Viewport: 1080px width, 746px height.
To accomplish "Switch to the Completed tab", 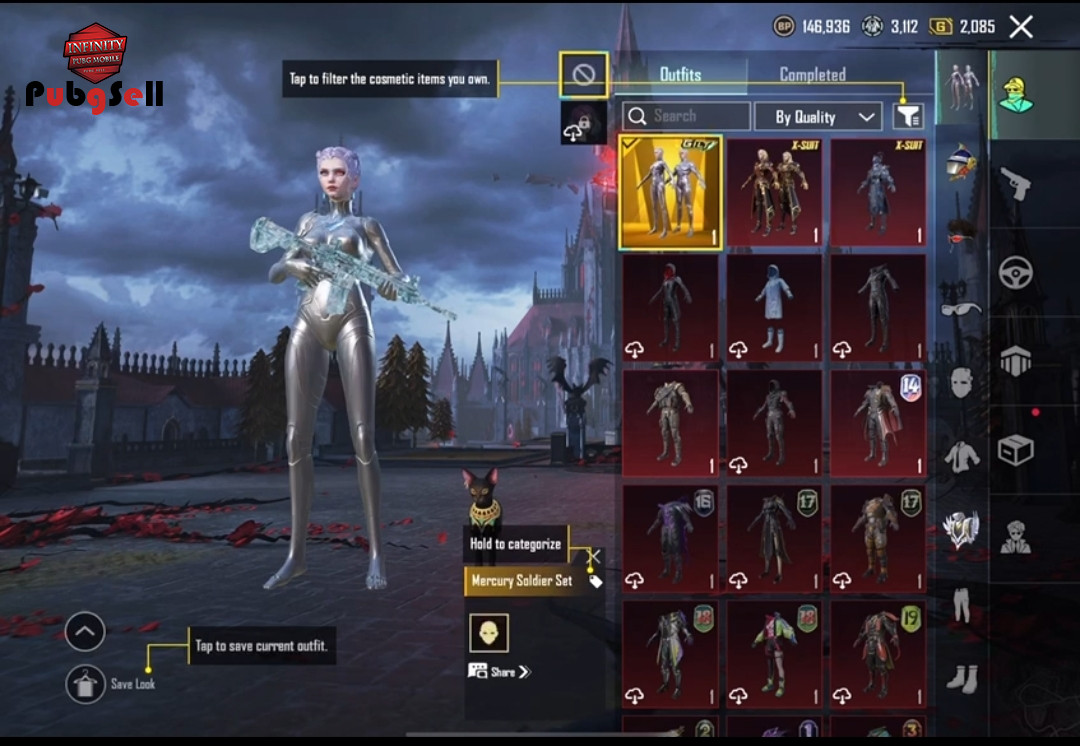I will 812,75.
